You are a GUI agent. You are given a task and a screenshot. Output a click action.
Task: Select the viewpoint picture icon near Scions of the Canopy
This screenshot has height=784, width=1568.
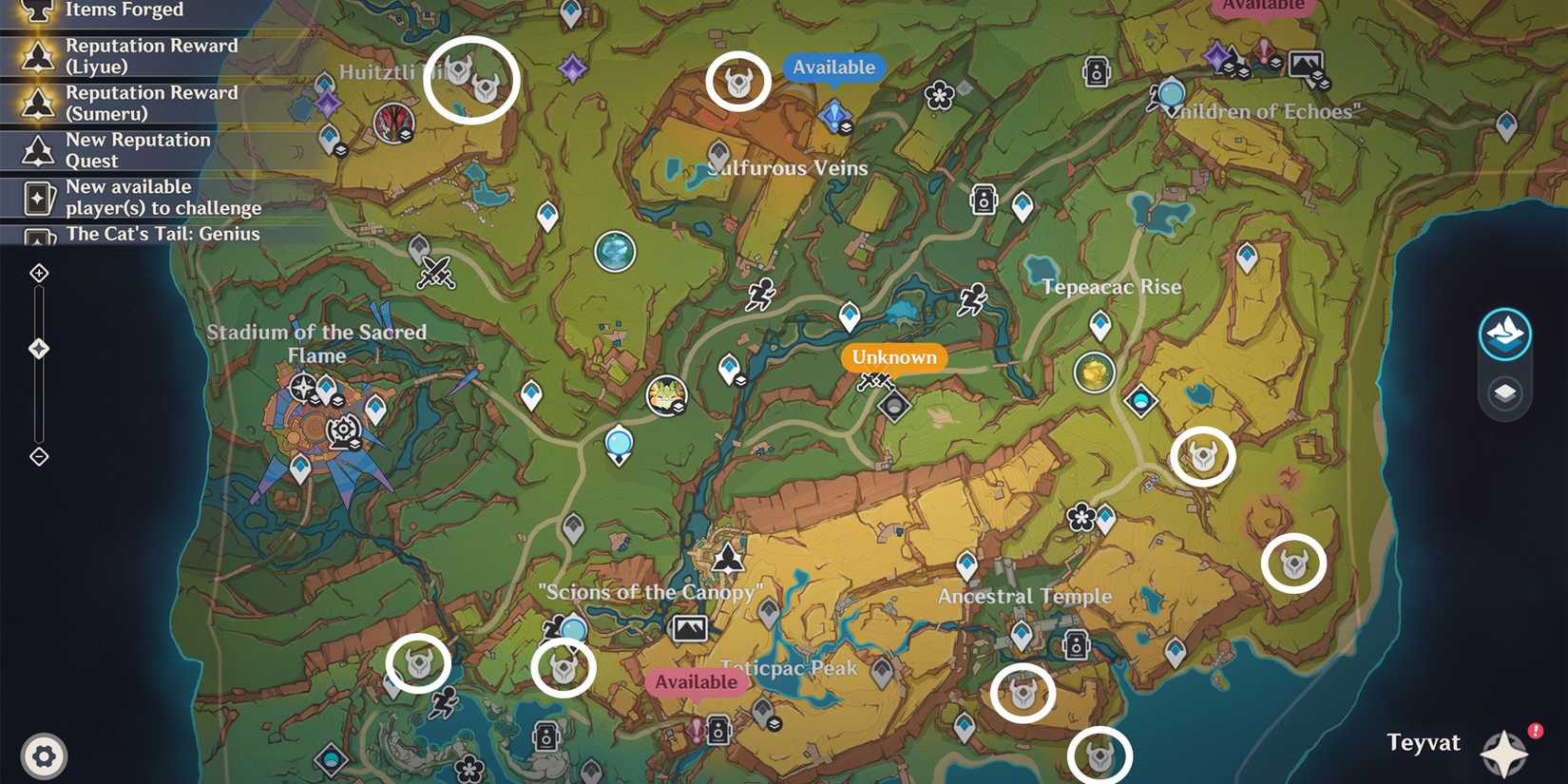click(692, 628)
